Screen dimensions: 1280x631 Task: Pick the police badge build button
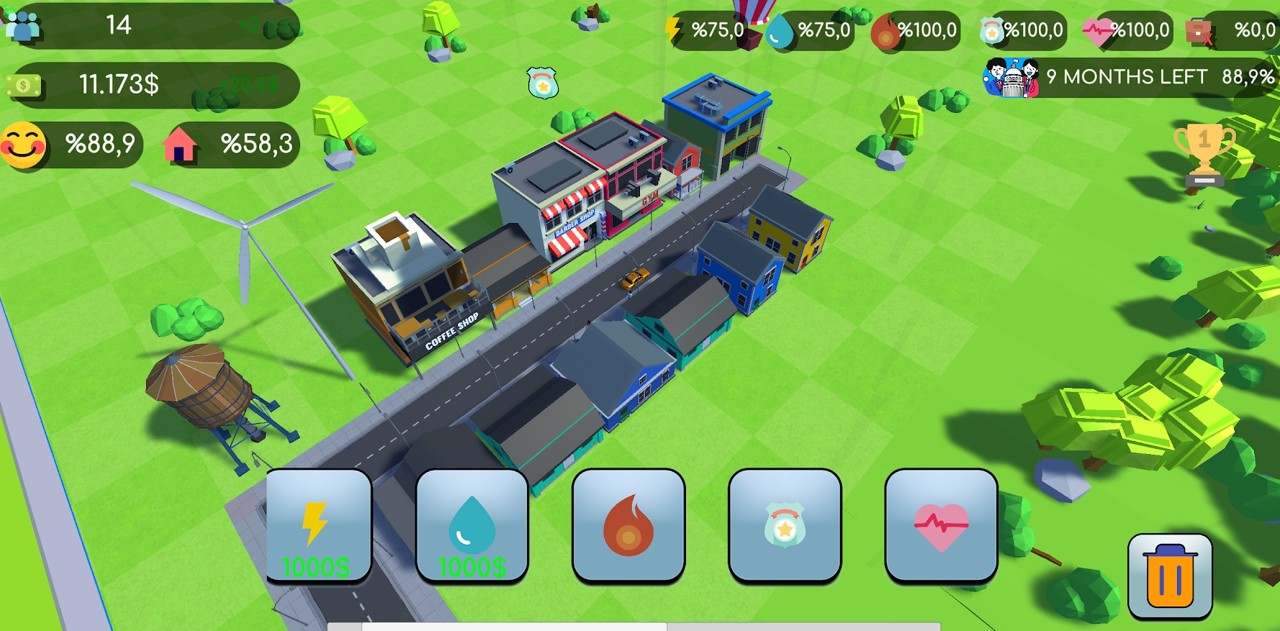tap(785, 526)
